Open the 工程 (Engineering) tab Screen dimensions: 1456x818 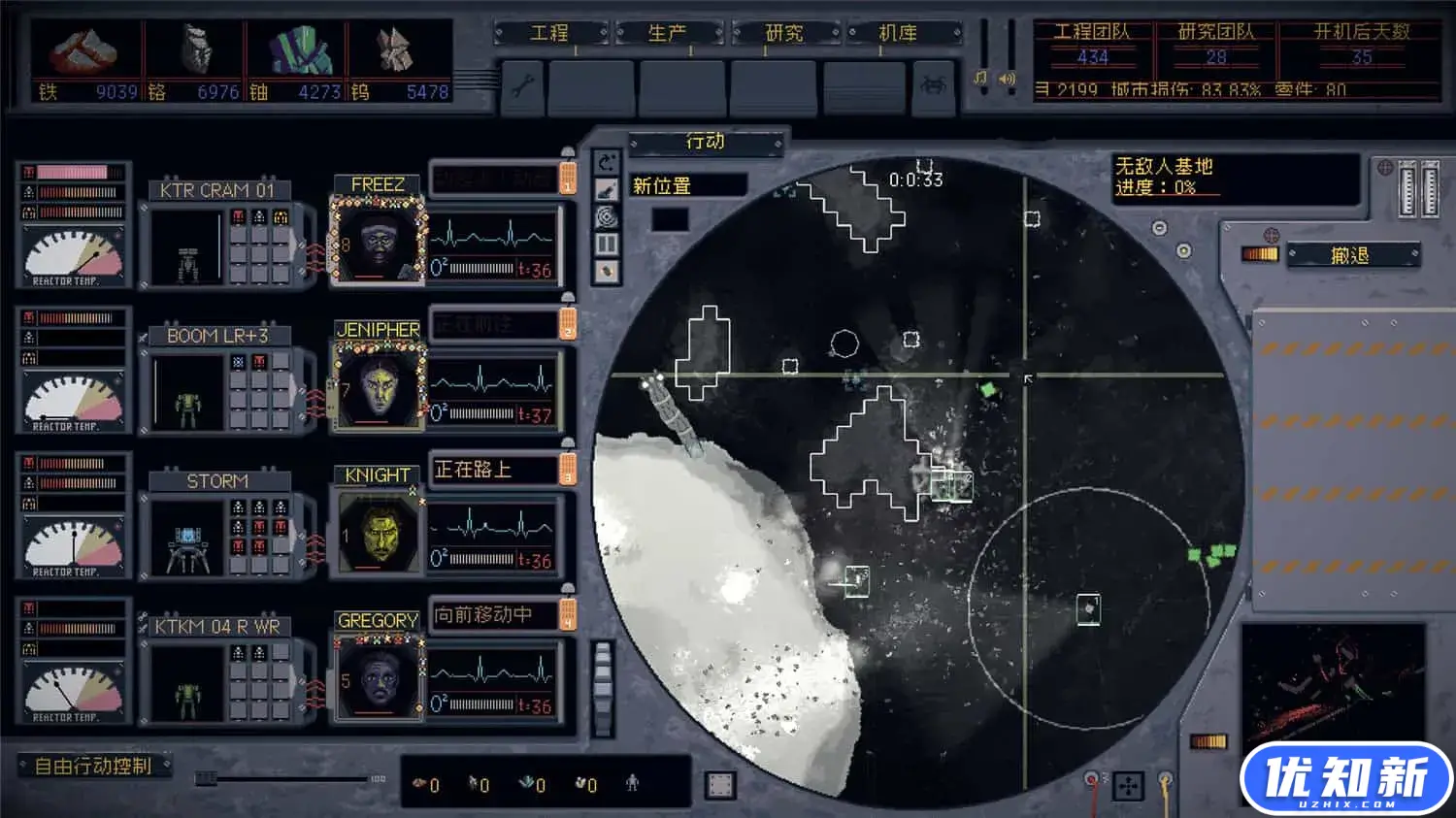[x=550, y=33]
